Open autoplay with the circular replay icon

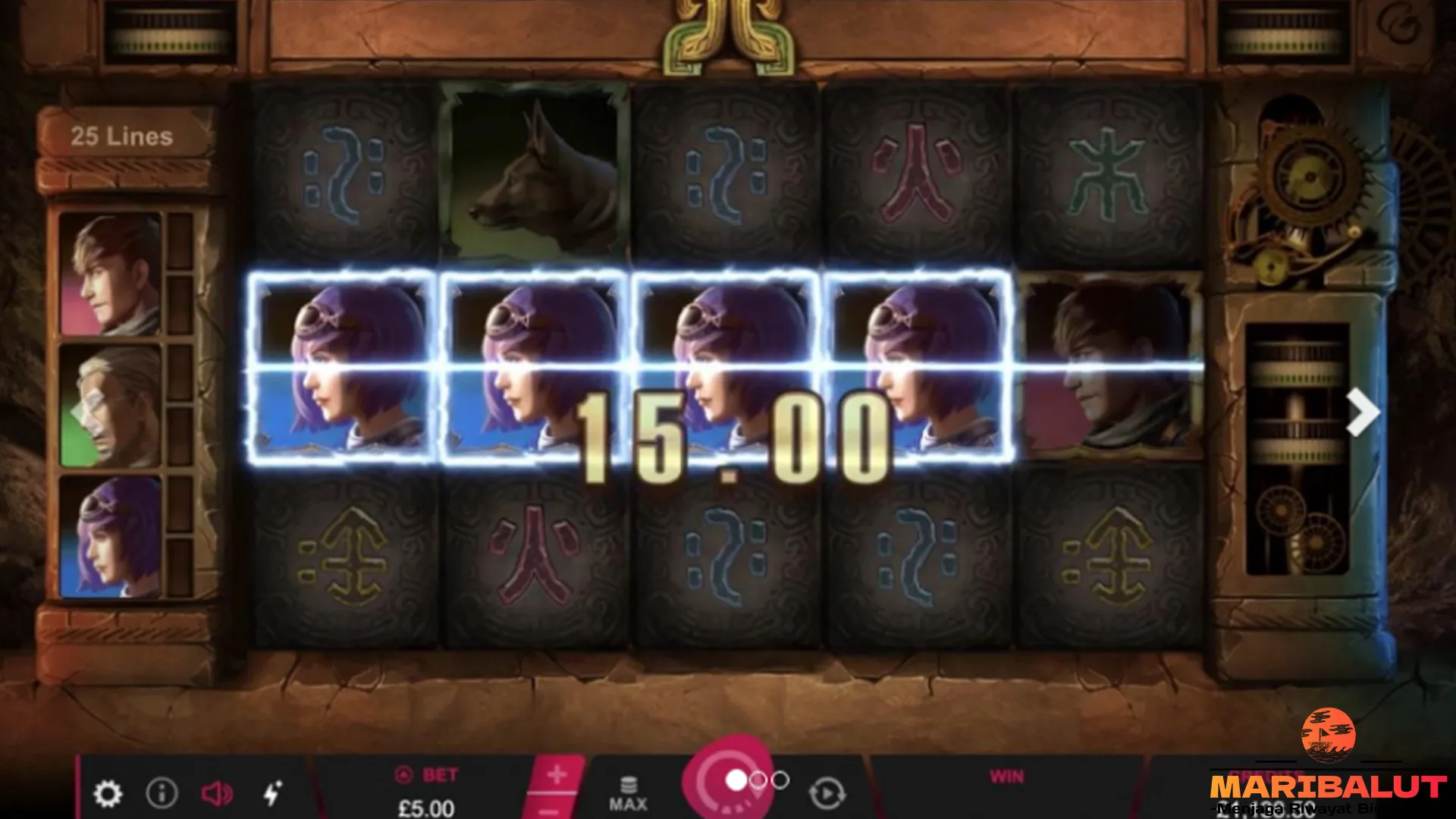tap(829, 793)
